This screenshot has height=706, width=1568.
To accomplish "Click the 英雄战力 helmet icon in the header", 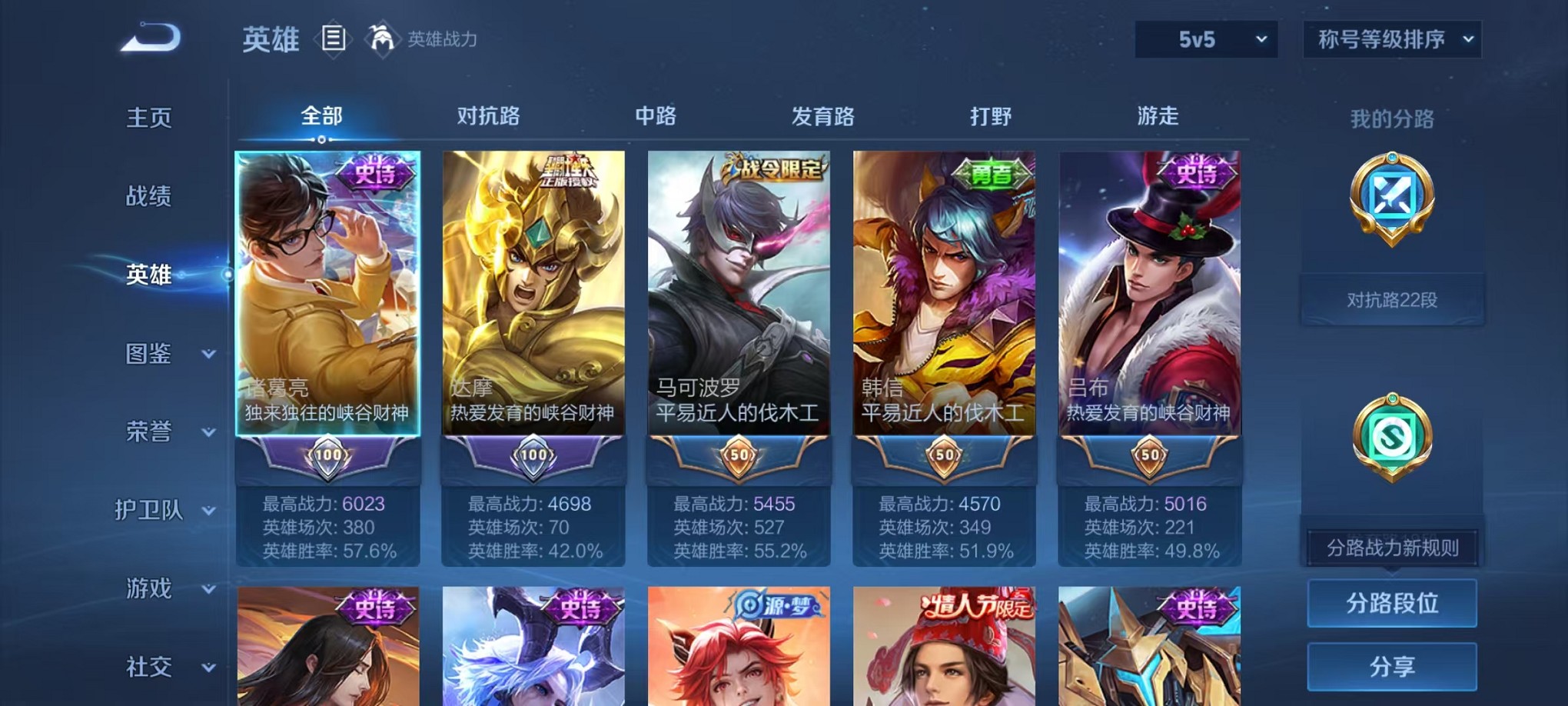I will 382,37.
